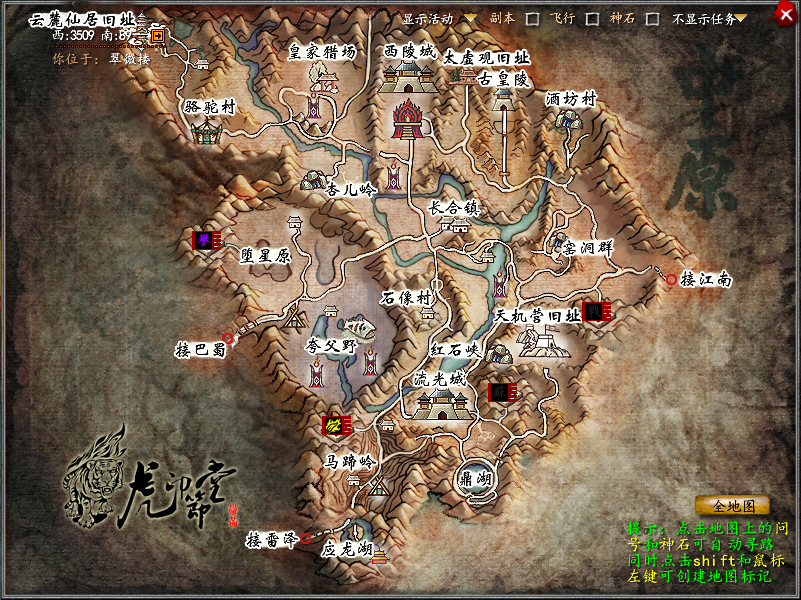Choose the 皇家猎场 location
The width and height of the screenshot is (801, 600).
pyautogui.click(x=321, y=78)
